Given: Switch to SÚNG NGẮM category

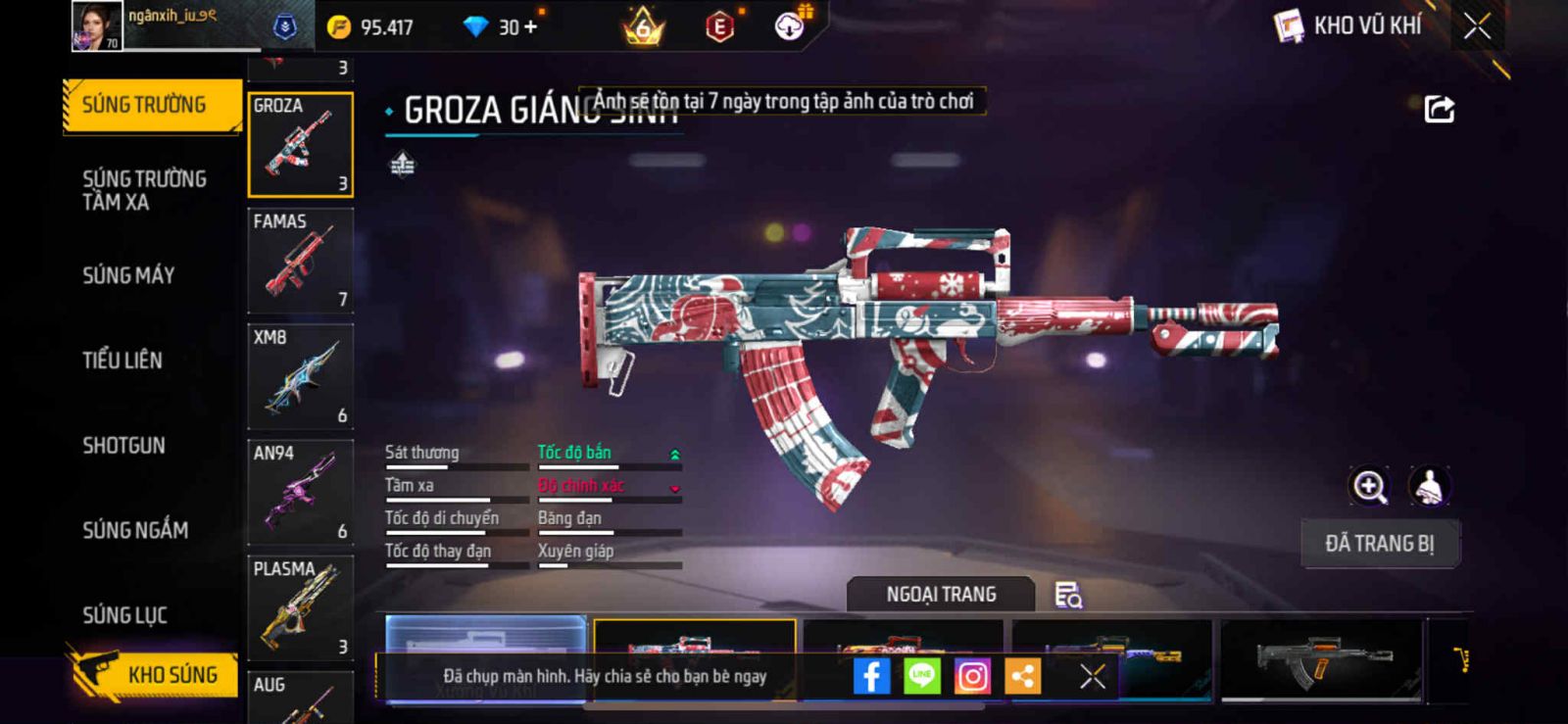Looking at the screenshot, I should click(135, 530).
